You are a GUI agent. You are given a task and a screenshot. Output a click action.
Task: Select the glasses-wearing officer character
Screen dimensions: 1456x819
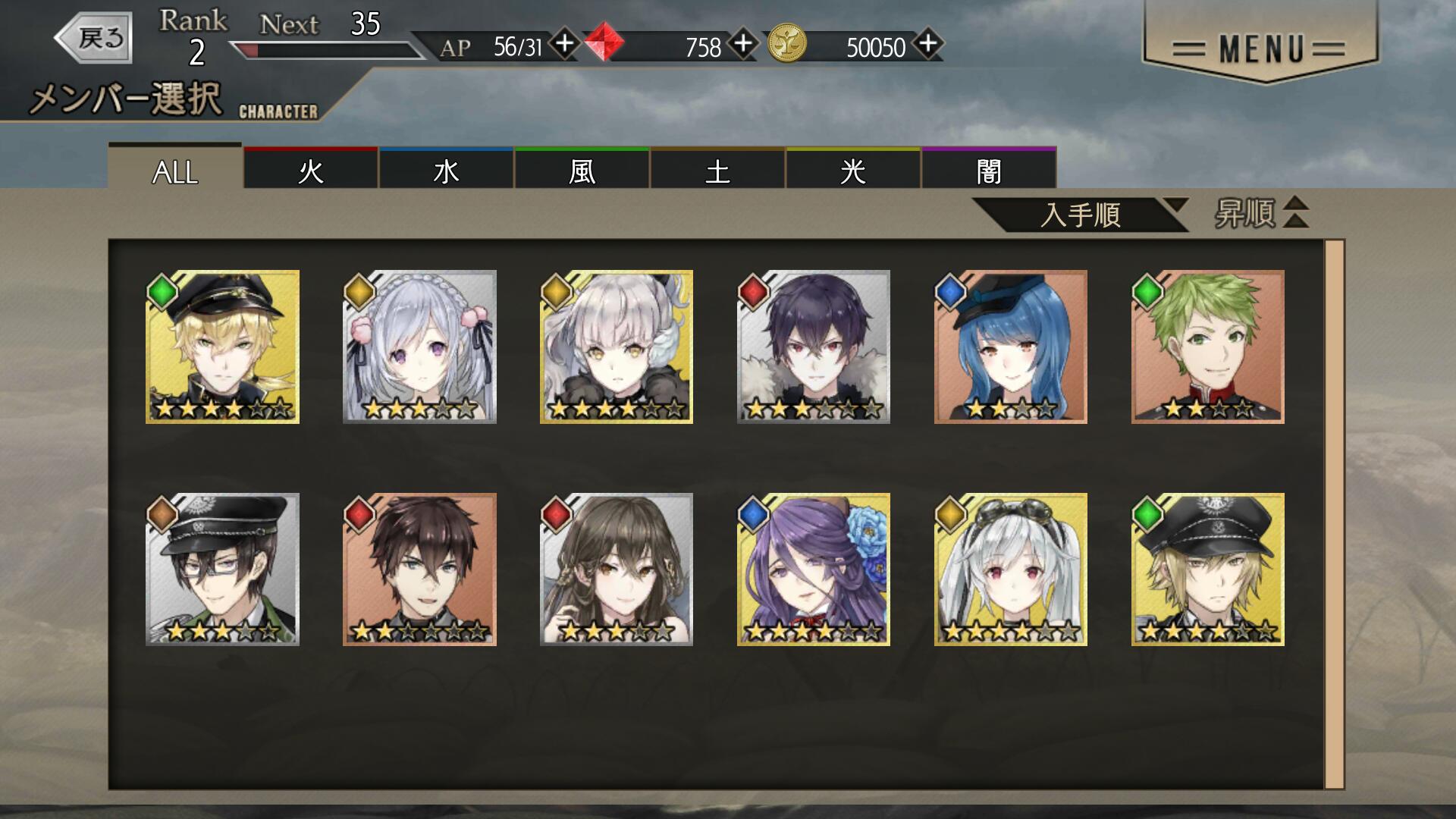tap(222, 570)
